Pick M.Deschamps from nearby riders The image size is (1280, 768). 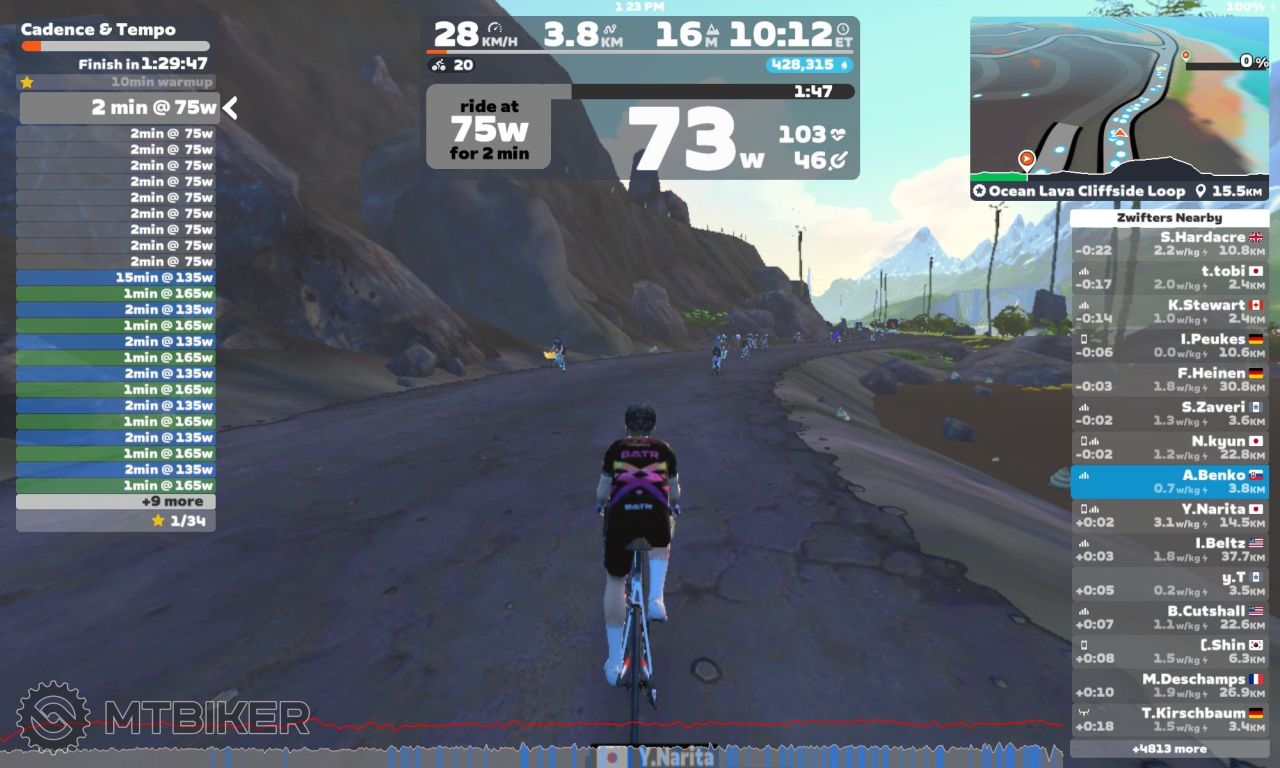click(x=1169, y=686)
